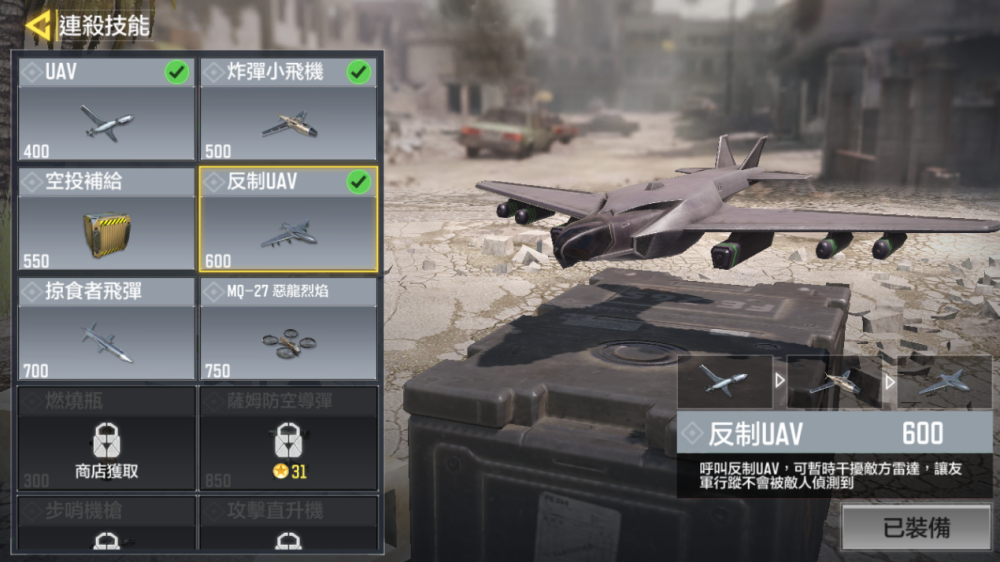Select the third equipped slot with Counter-UAV
1000x562 pixels.
tap(944, 381)
